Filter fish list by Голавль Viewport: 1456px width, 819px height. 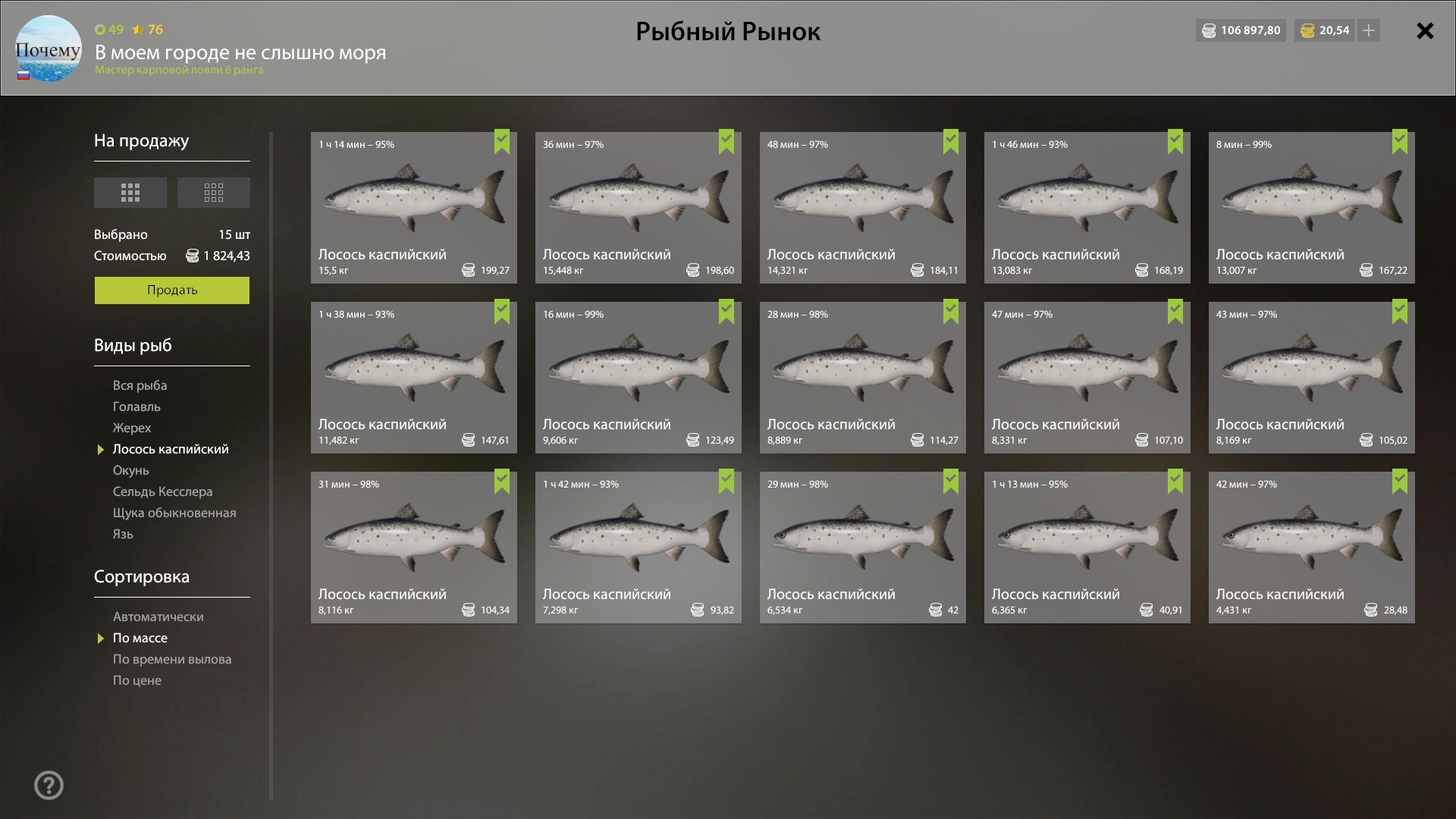pyautogui.click(x=136, y=406)
